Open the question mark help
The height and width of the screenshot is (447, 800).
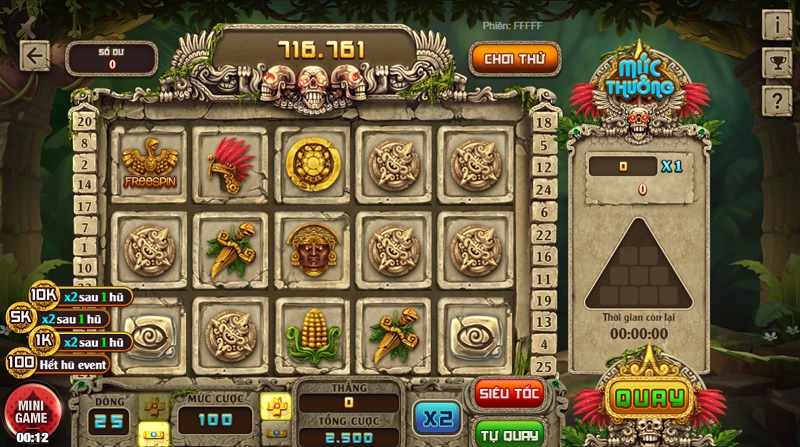pyautogui.click(x=776, y=100)
